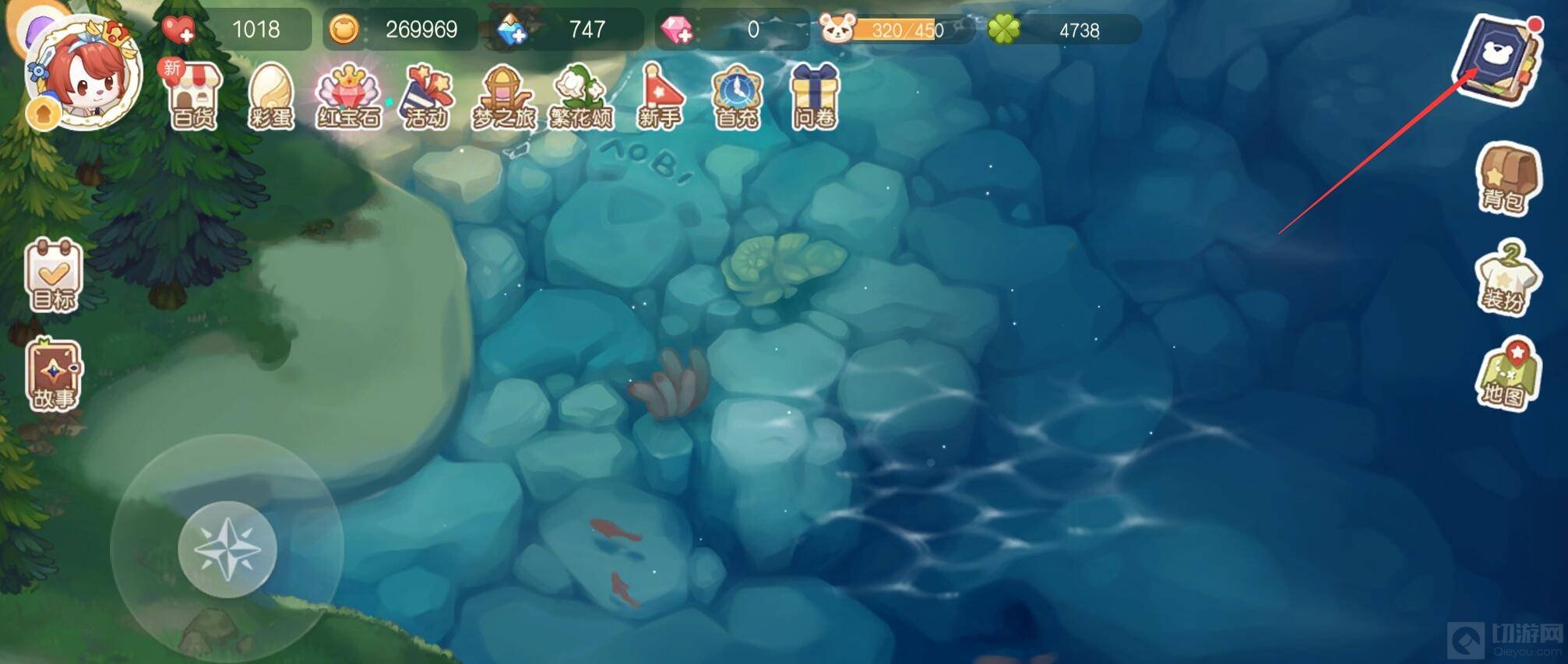Screen dimensions: 1568x664
Task: Open the 问卷 survey gift
Action: (x=814, y=97)
